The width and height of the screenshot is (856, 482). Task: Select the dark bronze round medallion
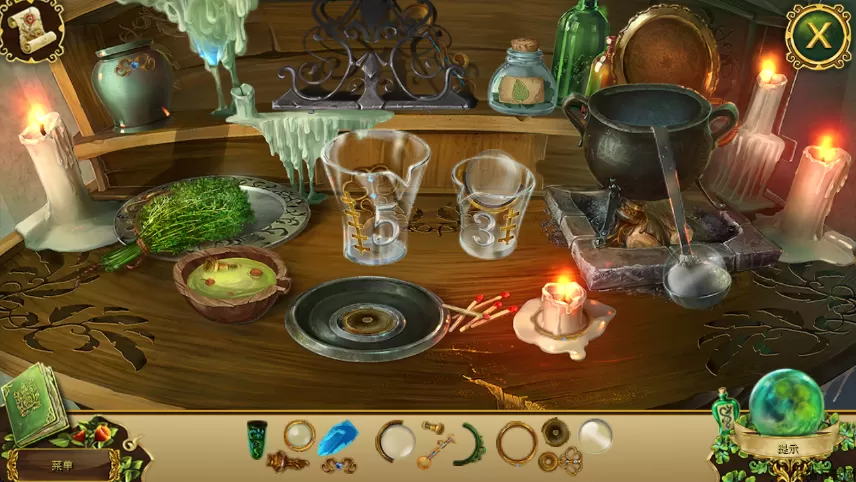555,431
